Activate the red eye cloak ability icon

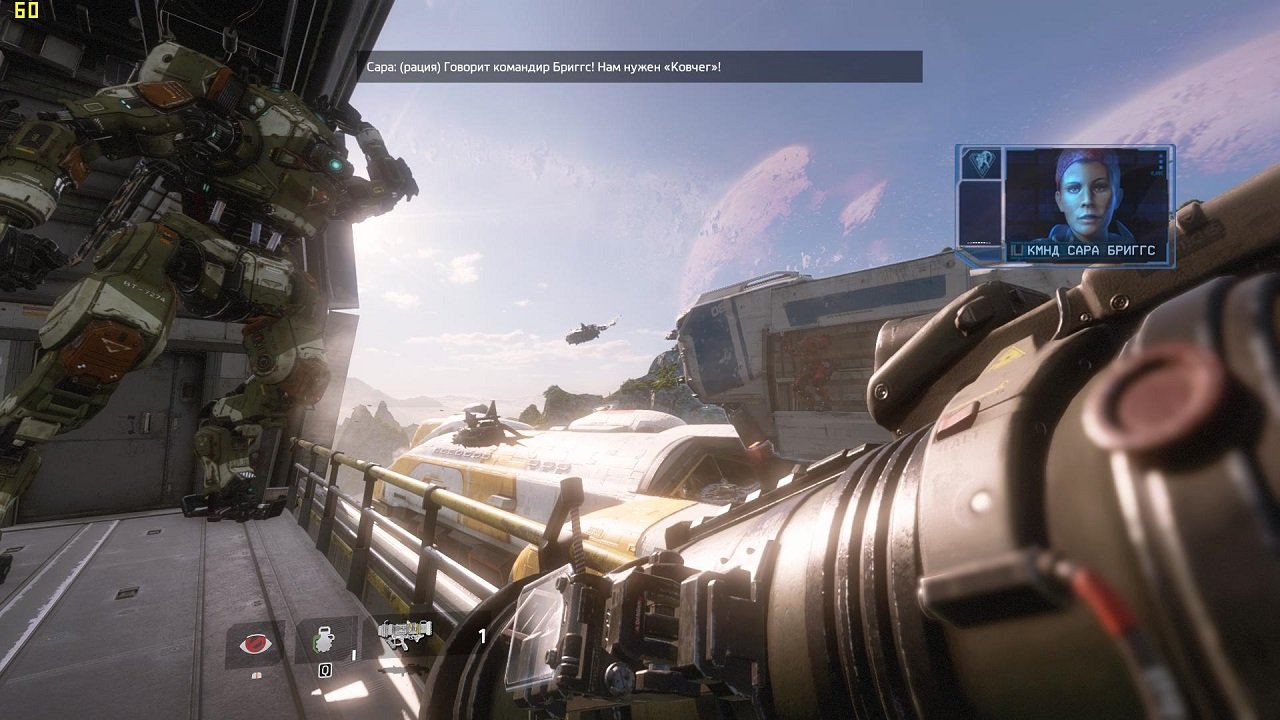point(255,644)
